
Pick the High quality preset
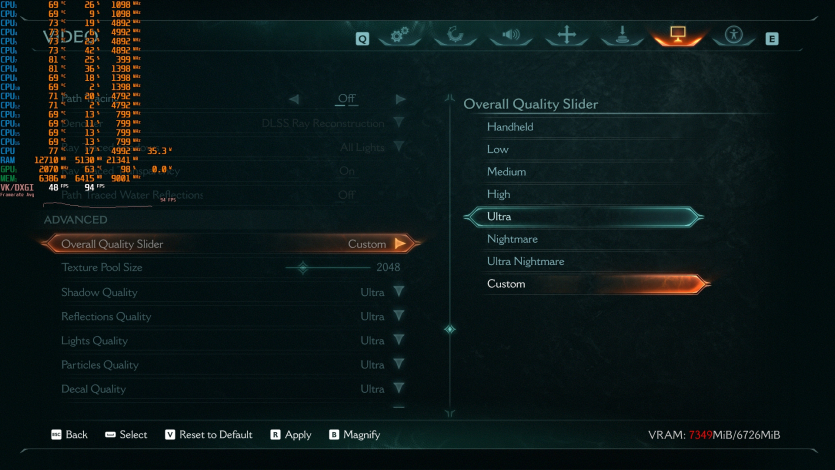click(499, 194)
